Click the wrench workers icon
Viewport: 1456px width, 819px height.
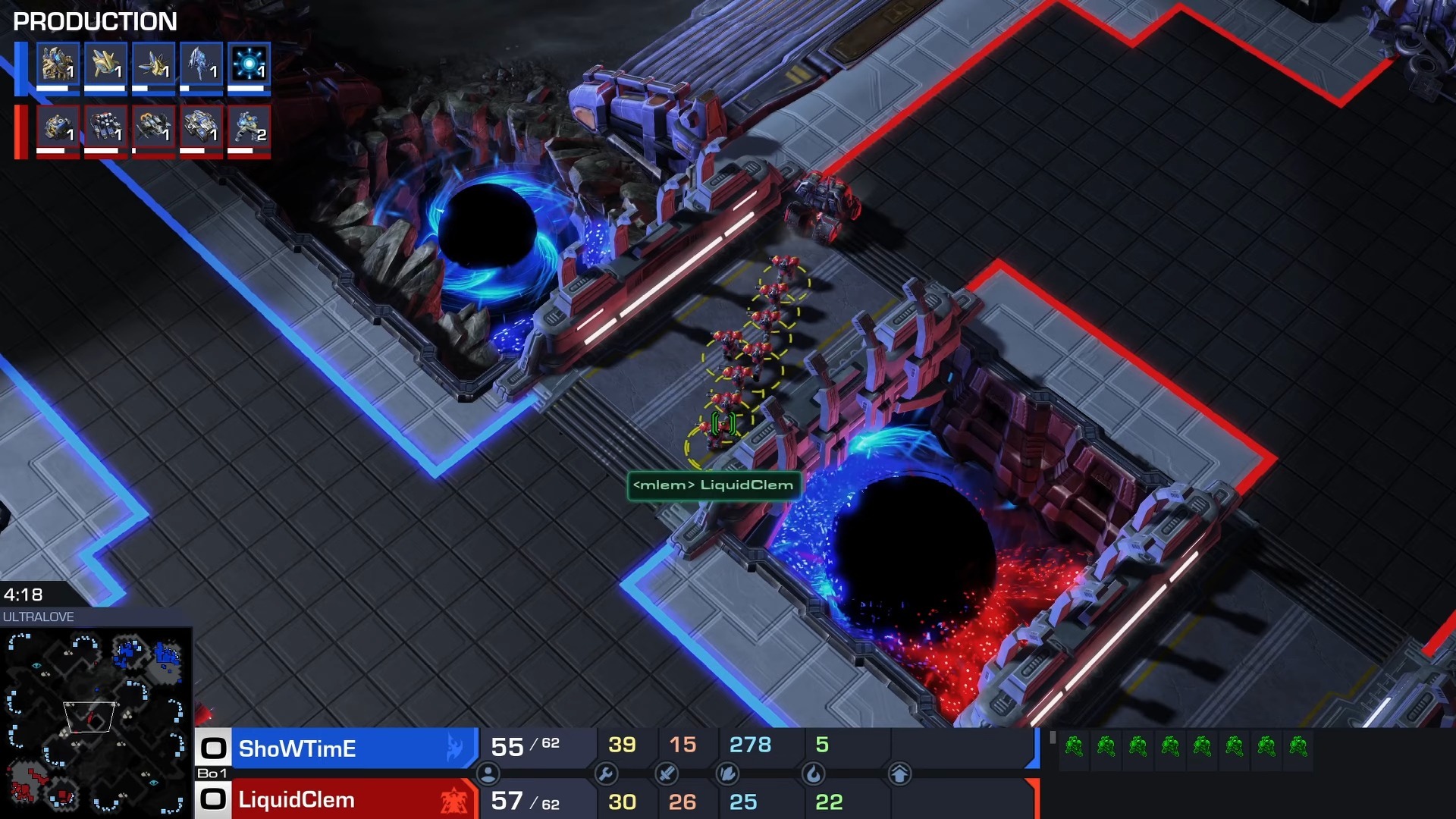coord(606,773)
